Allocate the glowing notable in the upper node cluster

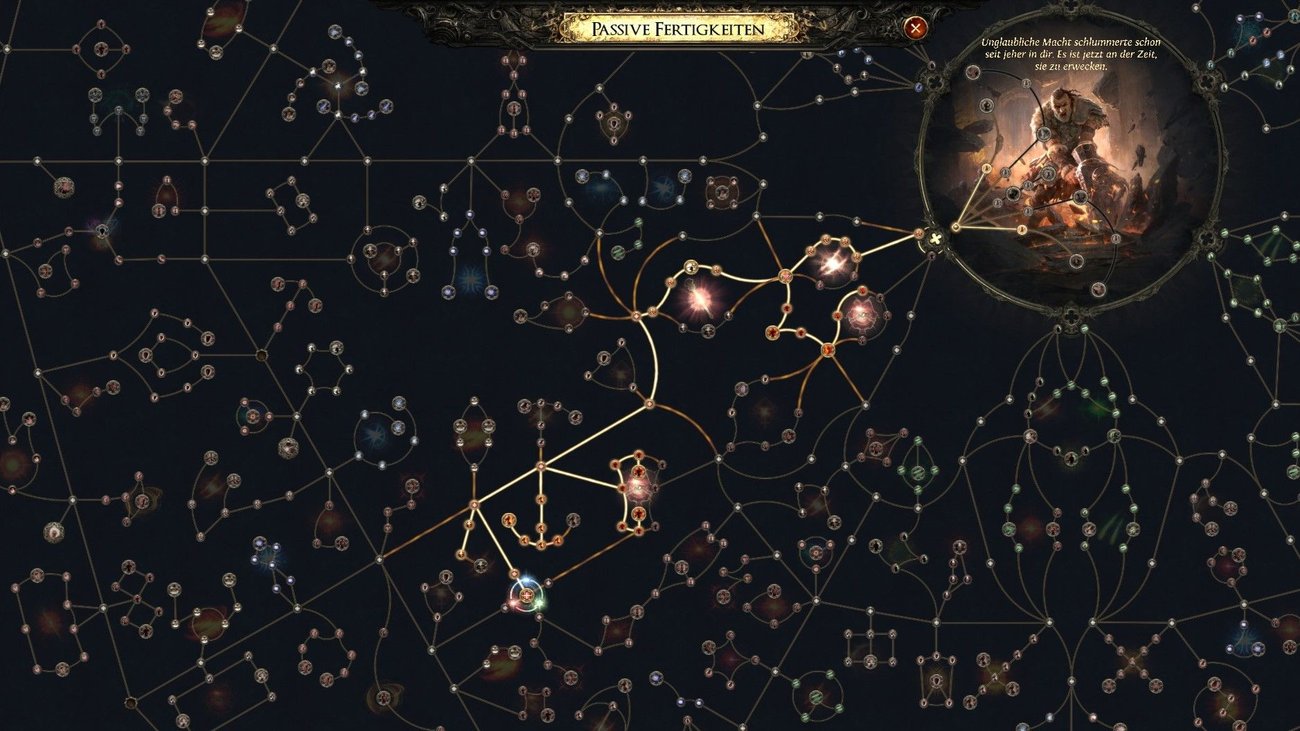click(833, 264)
